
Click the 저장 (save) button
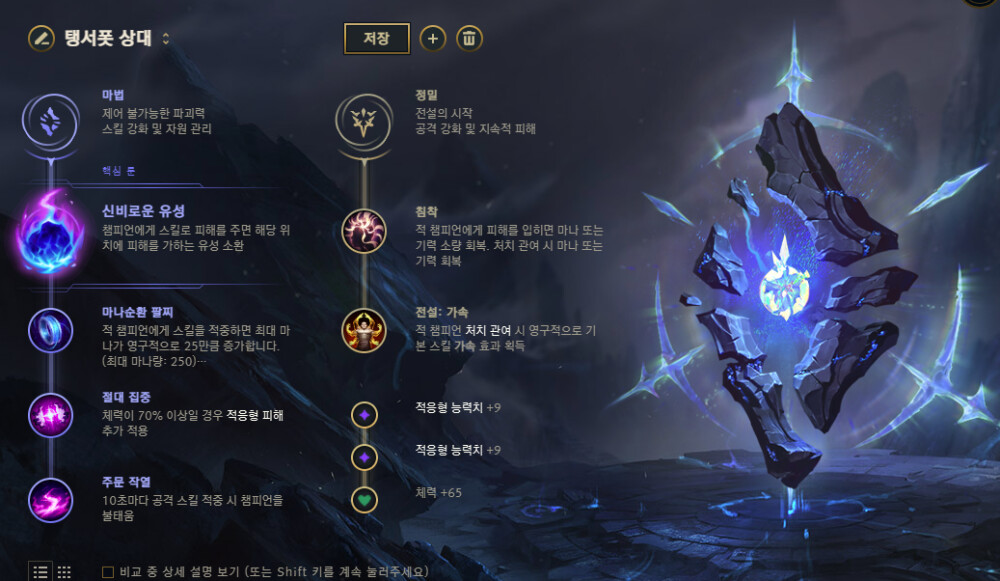[377, 38]
